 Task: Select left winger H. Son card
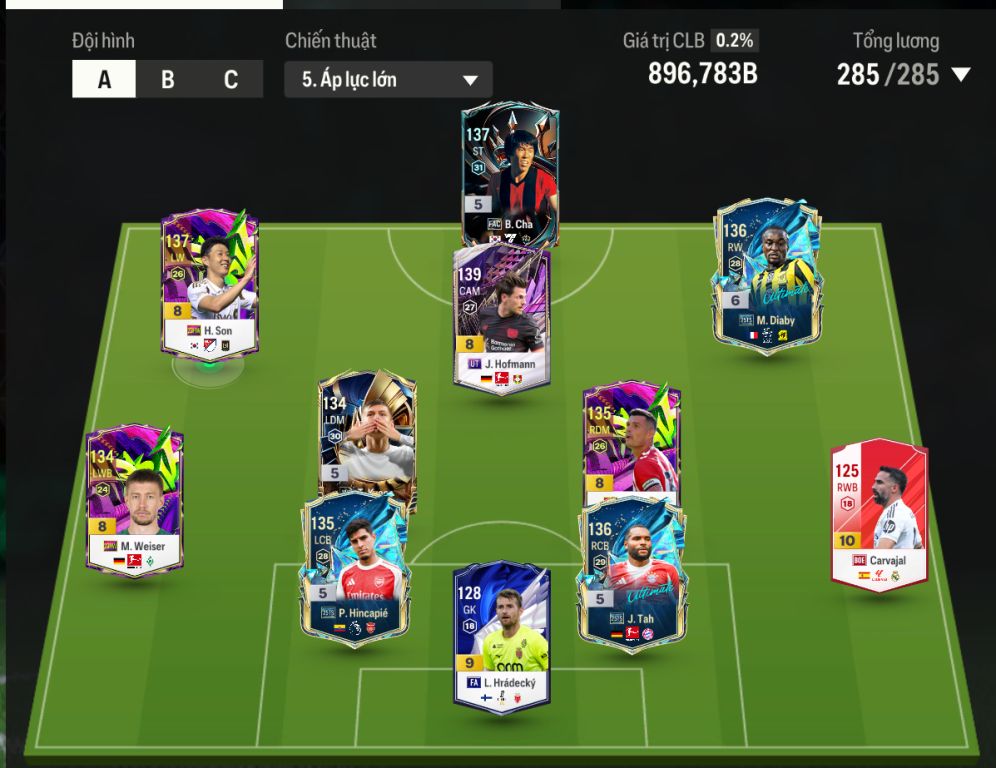pos(210,280)
